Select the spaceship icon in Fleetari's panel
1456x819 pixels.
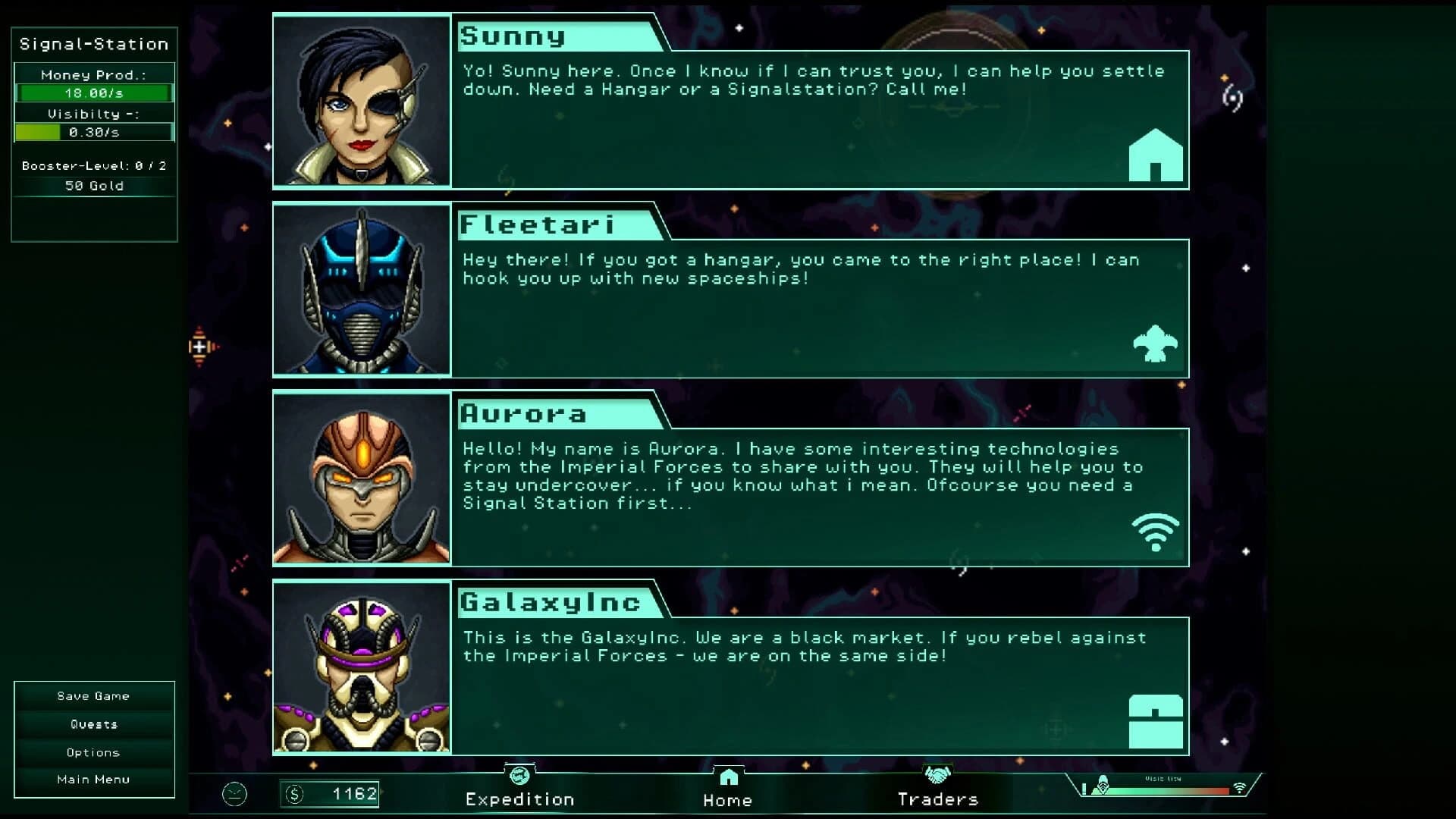pos(1156,344)
